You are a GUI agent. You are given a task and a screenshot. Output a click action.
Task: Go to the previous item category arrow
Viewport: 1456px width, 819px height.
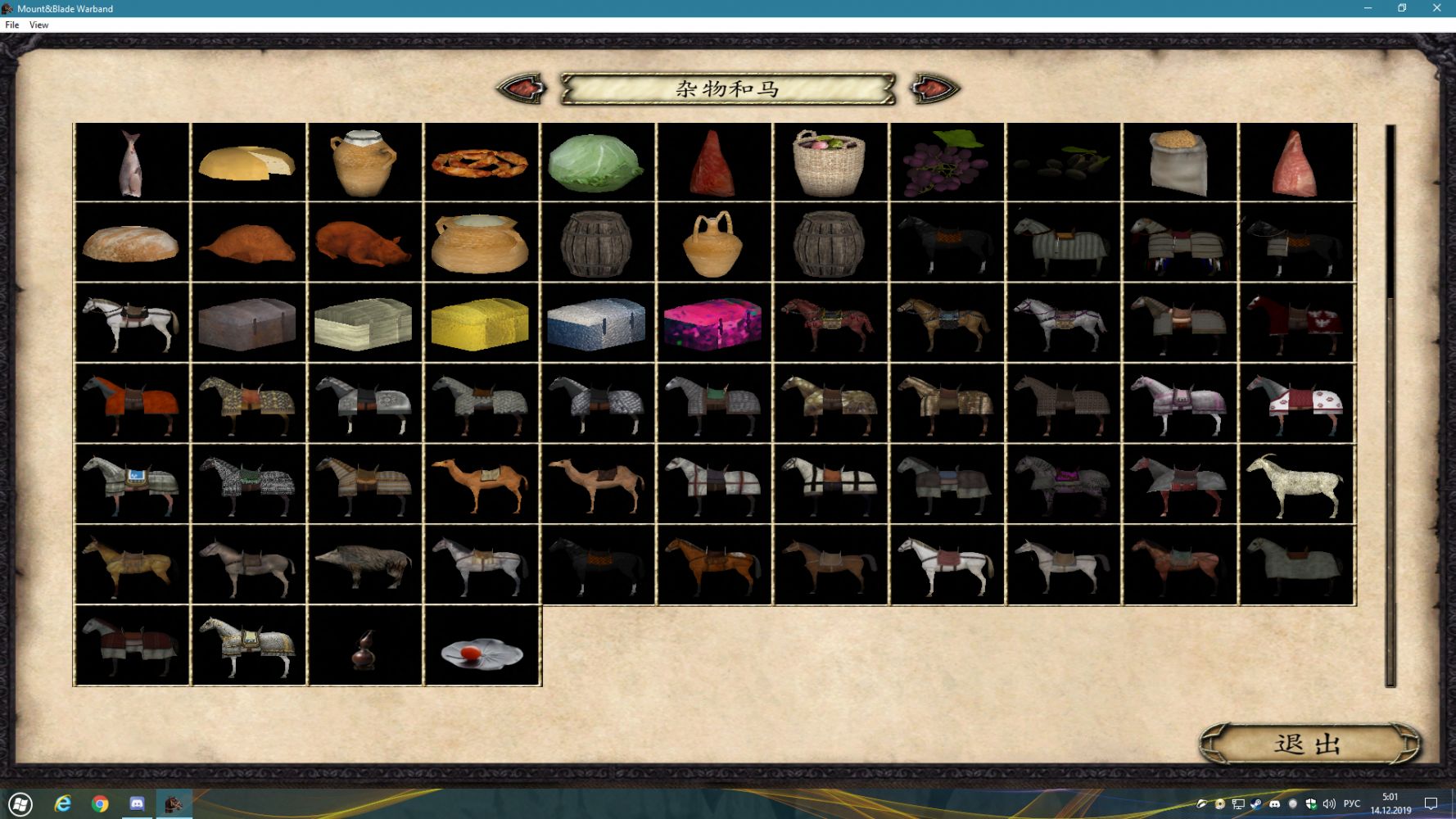[522, 88]
